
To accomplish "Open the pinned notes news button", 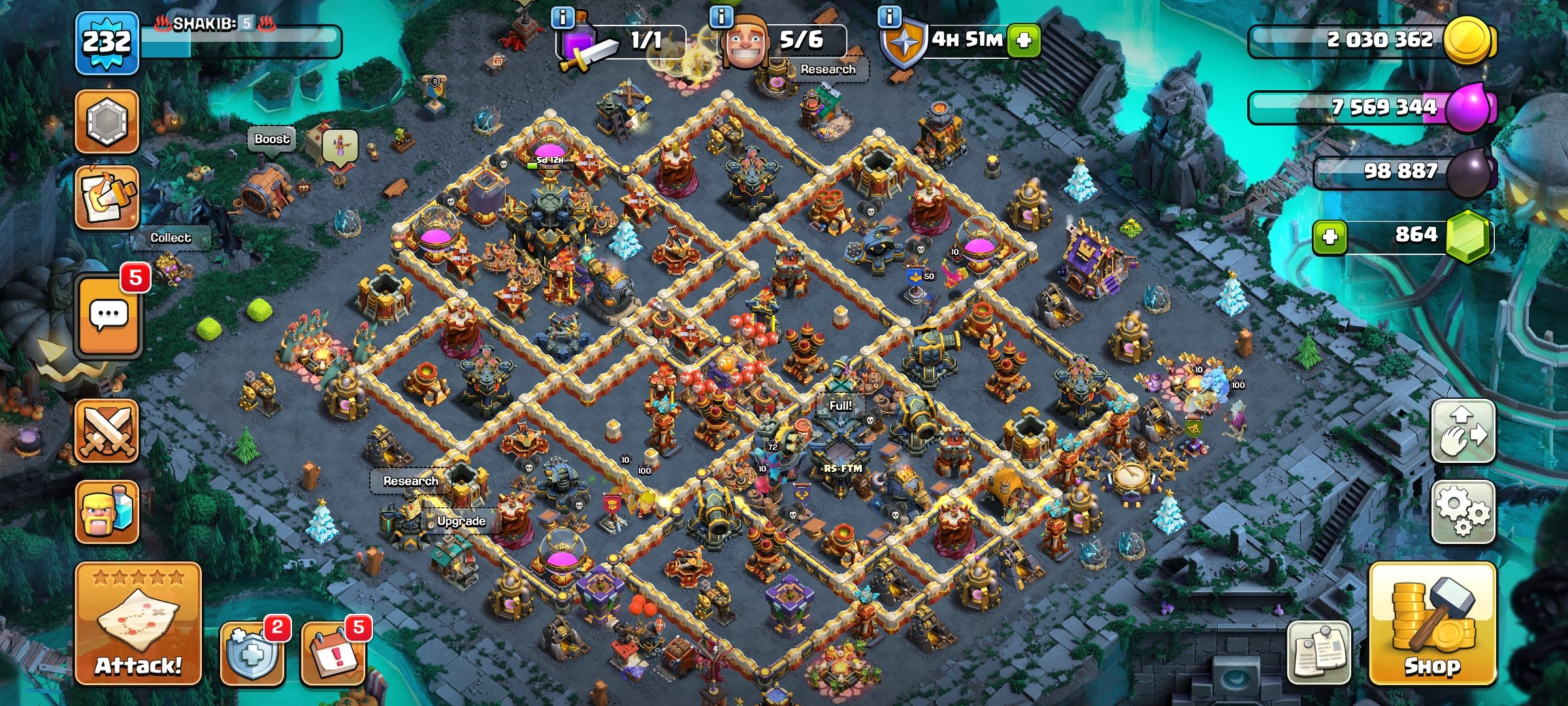I will pyautogui.click(x=1318, y=652).
